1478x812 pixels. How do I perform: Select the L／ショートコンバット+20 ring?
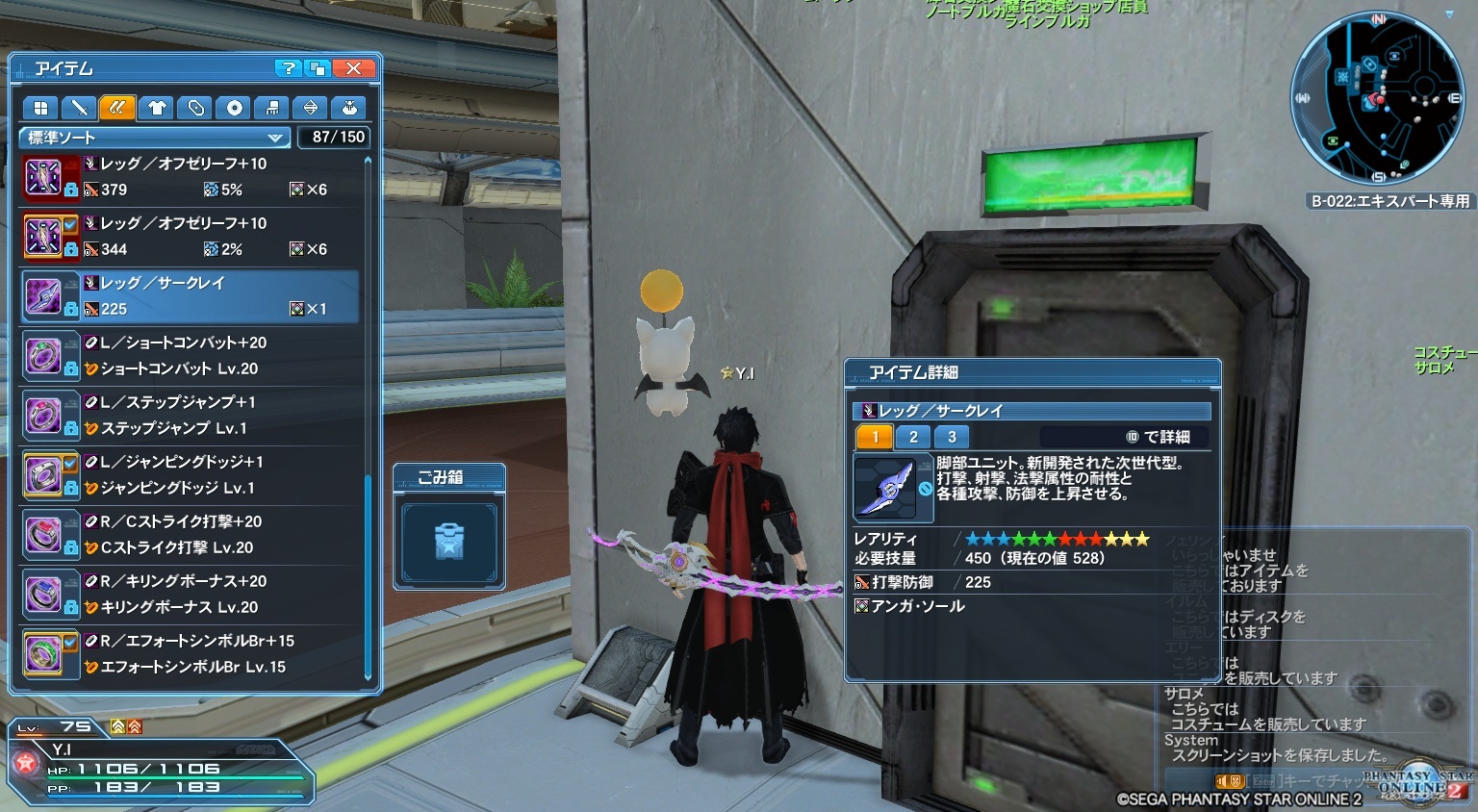point(192,356)
